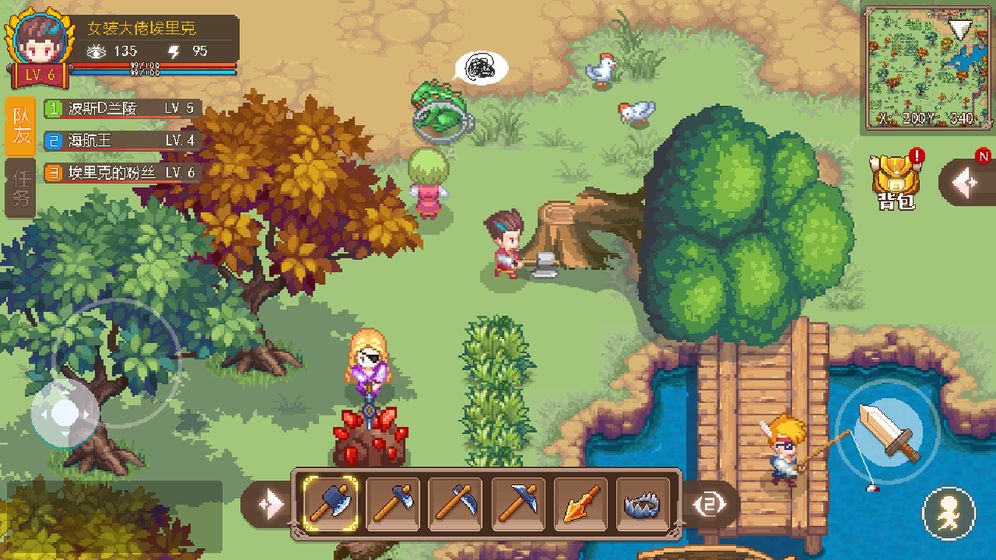The height and width of the screenshot is (560, 996).
Task: Switch to the 队友 teammates tab
Action: 20,126
